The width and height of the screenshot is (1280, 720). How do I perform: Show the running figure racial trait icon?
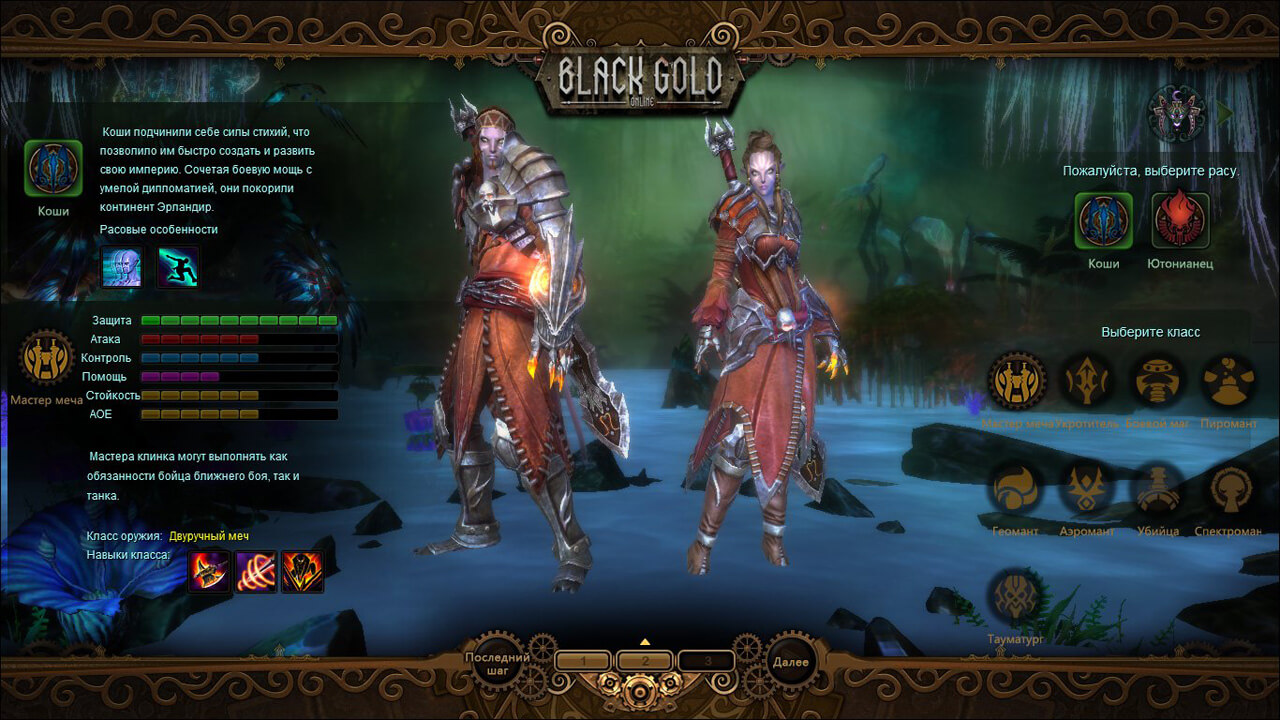coord(178,267)
